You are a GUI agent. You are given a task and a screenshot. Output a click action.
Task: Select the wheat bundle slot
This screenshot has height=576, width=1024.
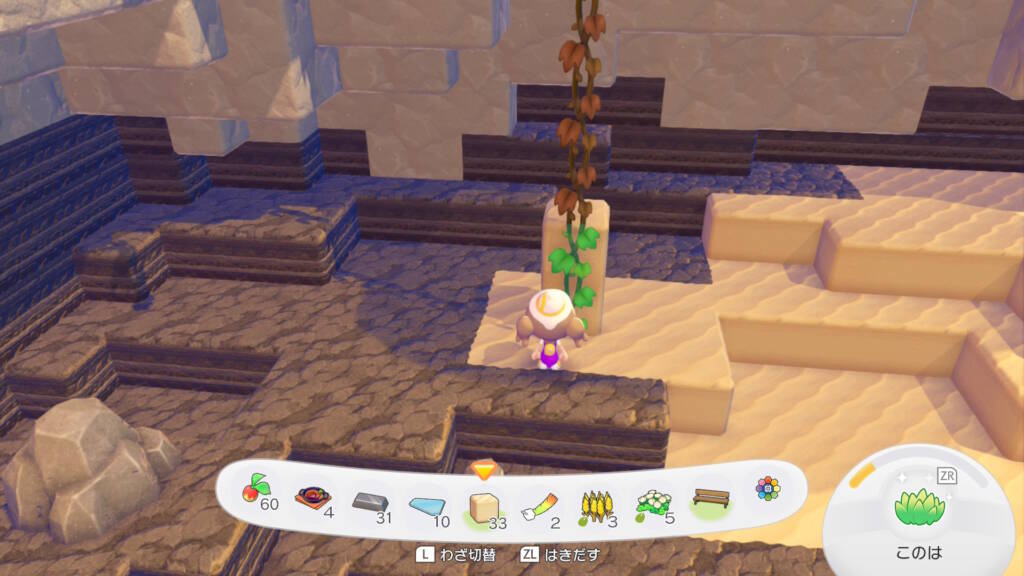coord(597,507)
